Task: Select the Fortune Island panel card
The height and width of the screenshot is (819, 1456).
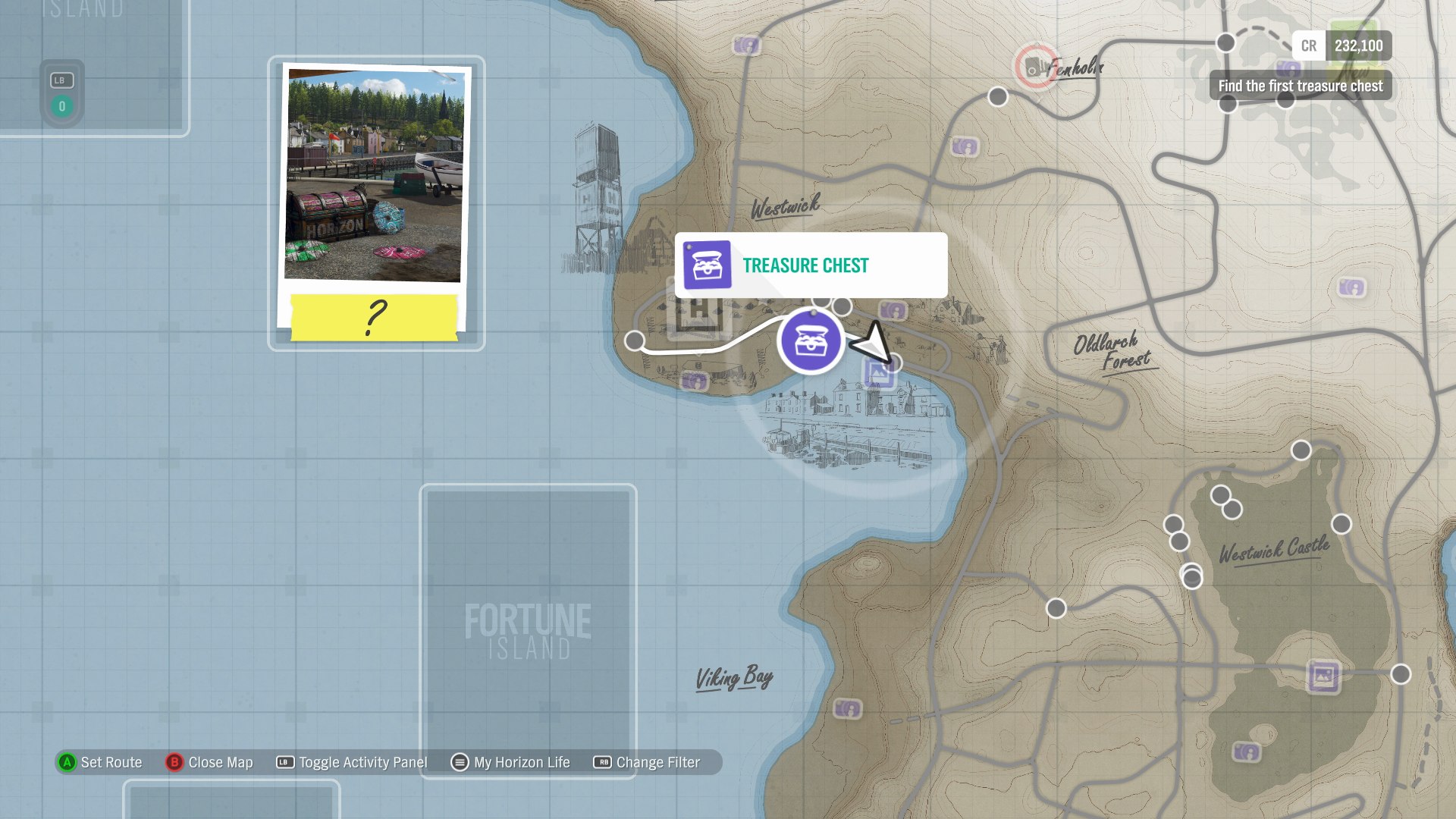Action: point(529,630)
